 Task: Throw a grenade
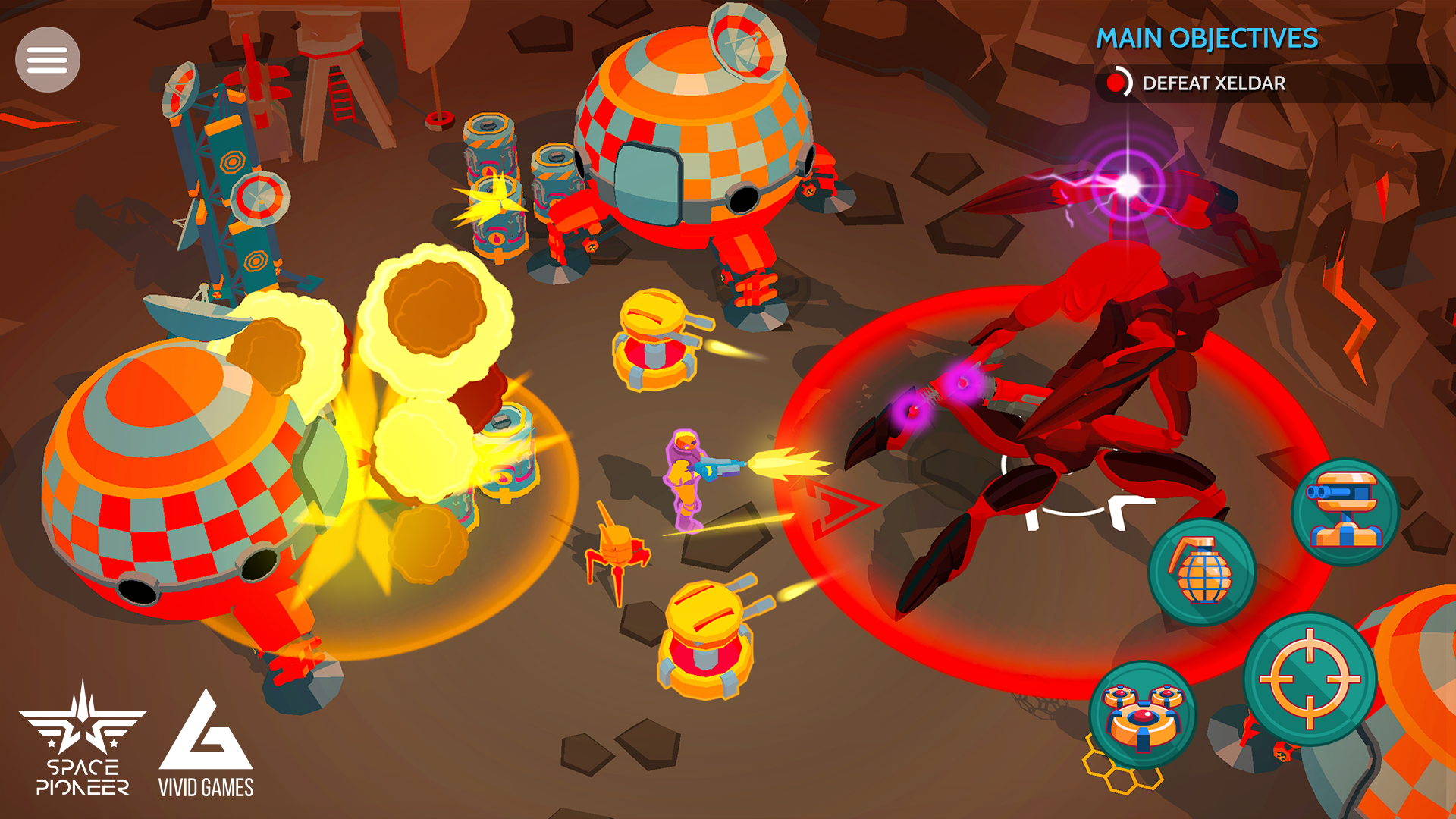pos(1202,573)
